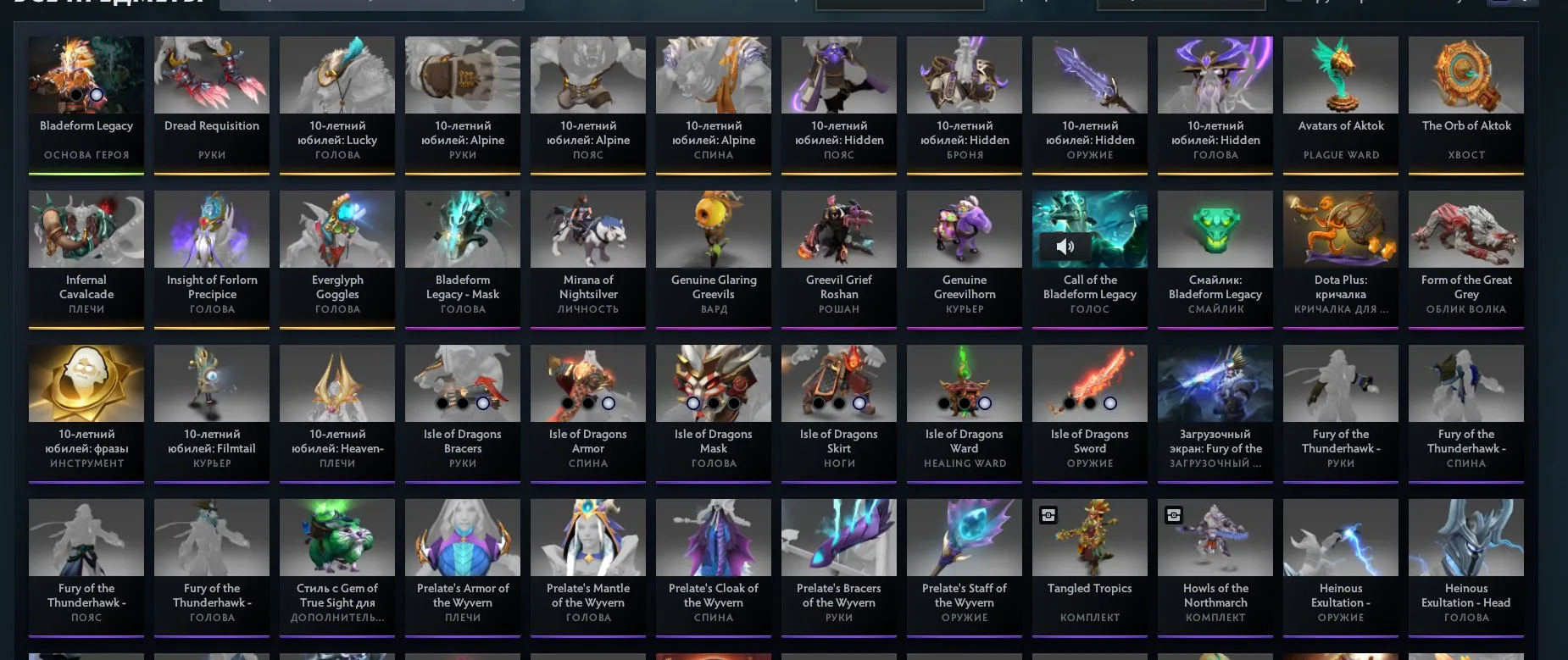Screen dimensions: 1568x660
Task: Pick the outlined style dot on Isle of Dragons Bracers
Action: pos(483,403)
